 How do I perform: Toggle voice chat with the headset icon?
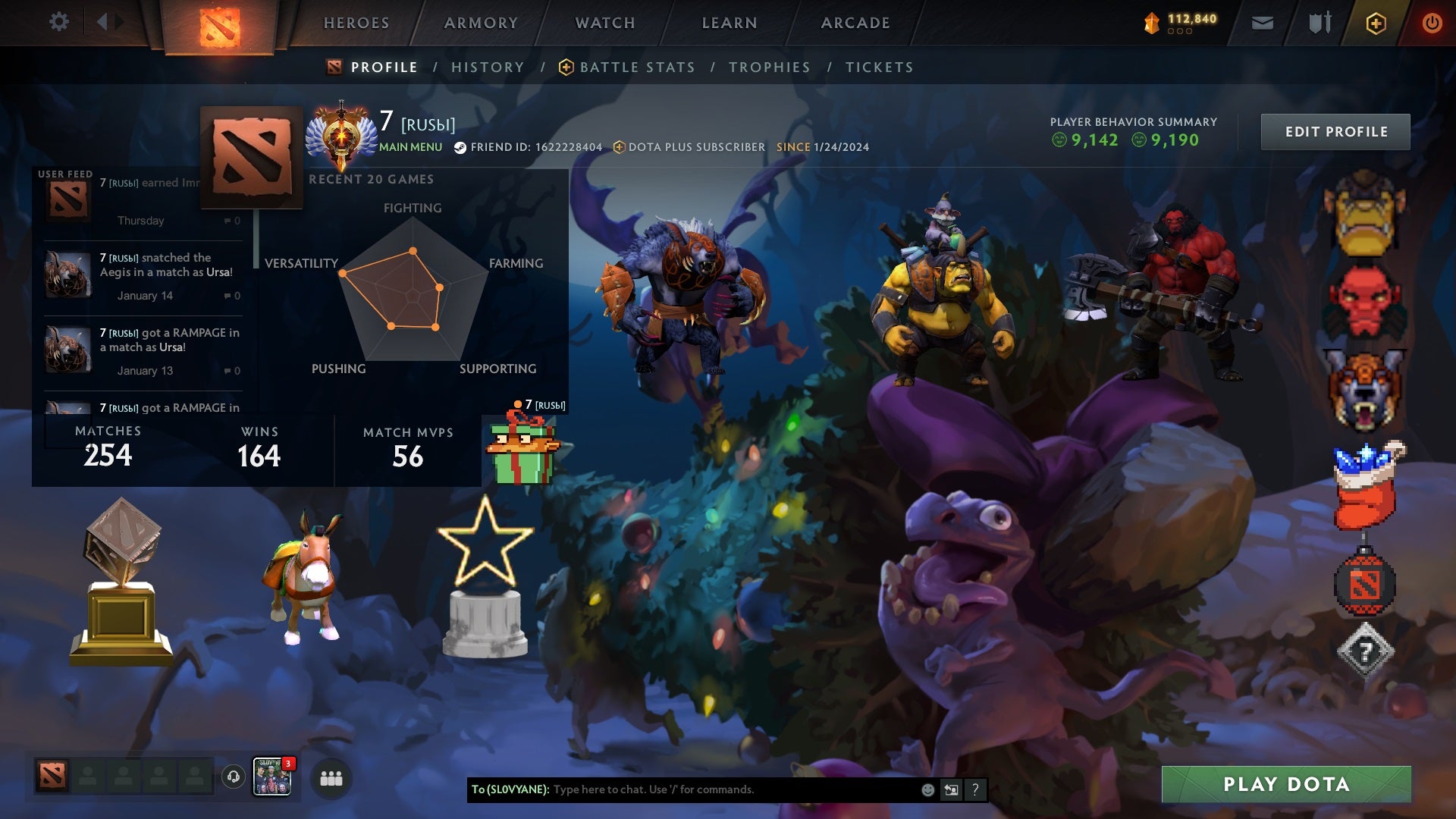point(233,777)
